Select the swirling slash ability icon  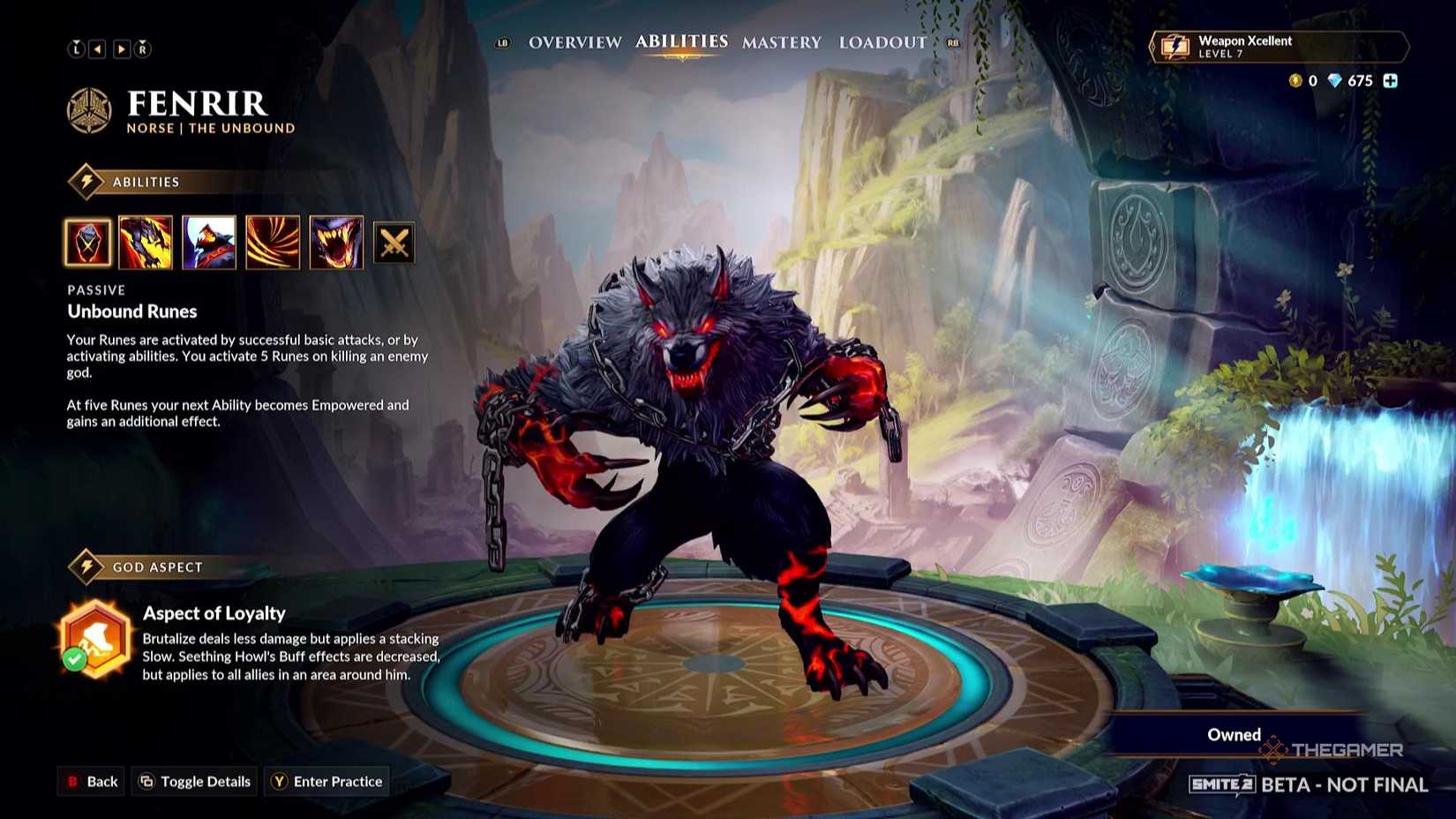point(272,244)
